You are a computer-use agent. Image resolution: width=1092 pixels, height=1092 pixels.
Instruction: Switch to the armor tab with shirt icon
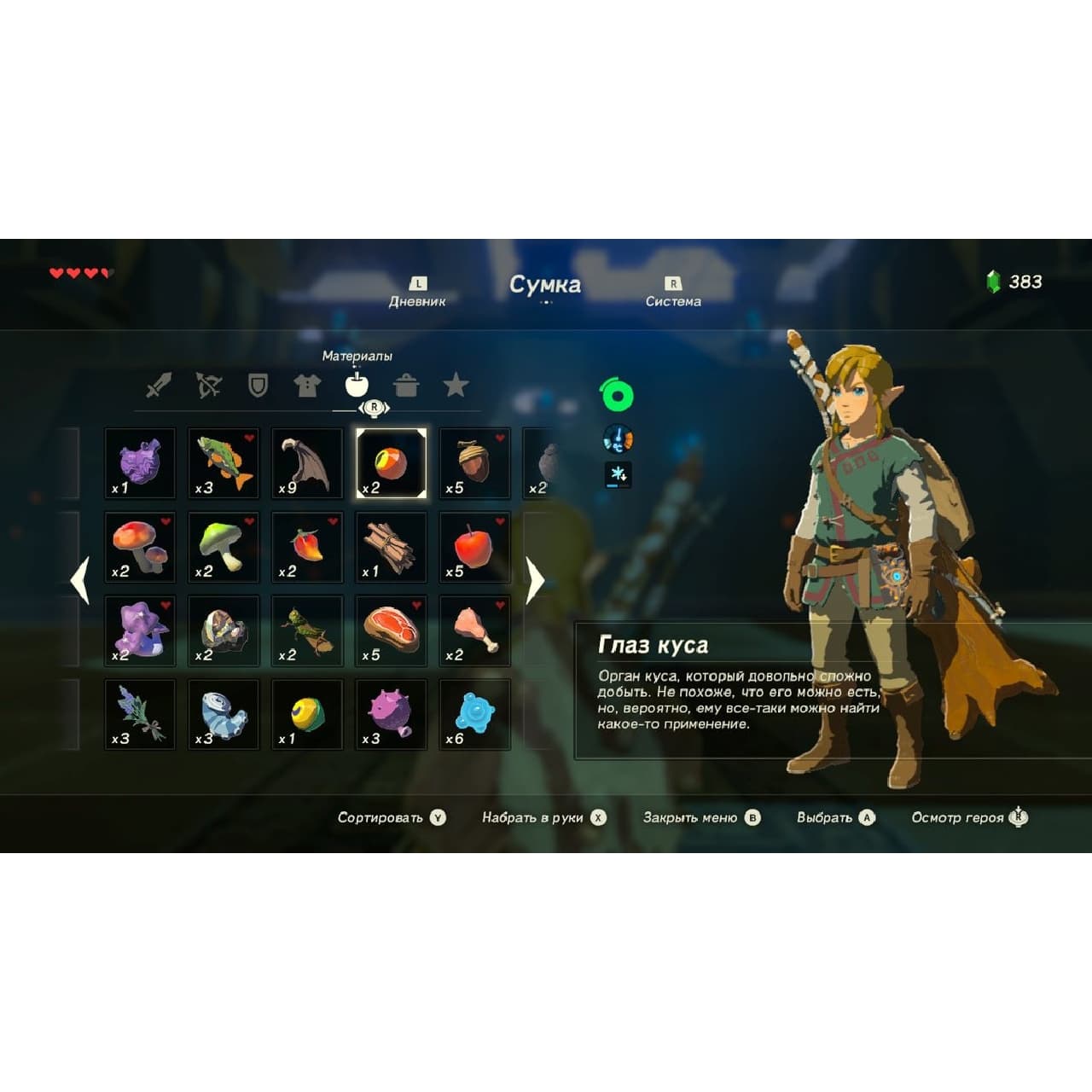tap(308, 386)
